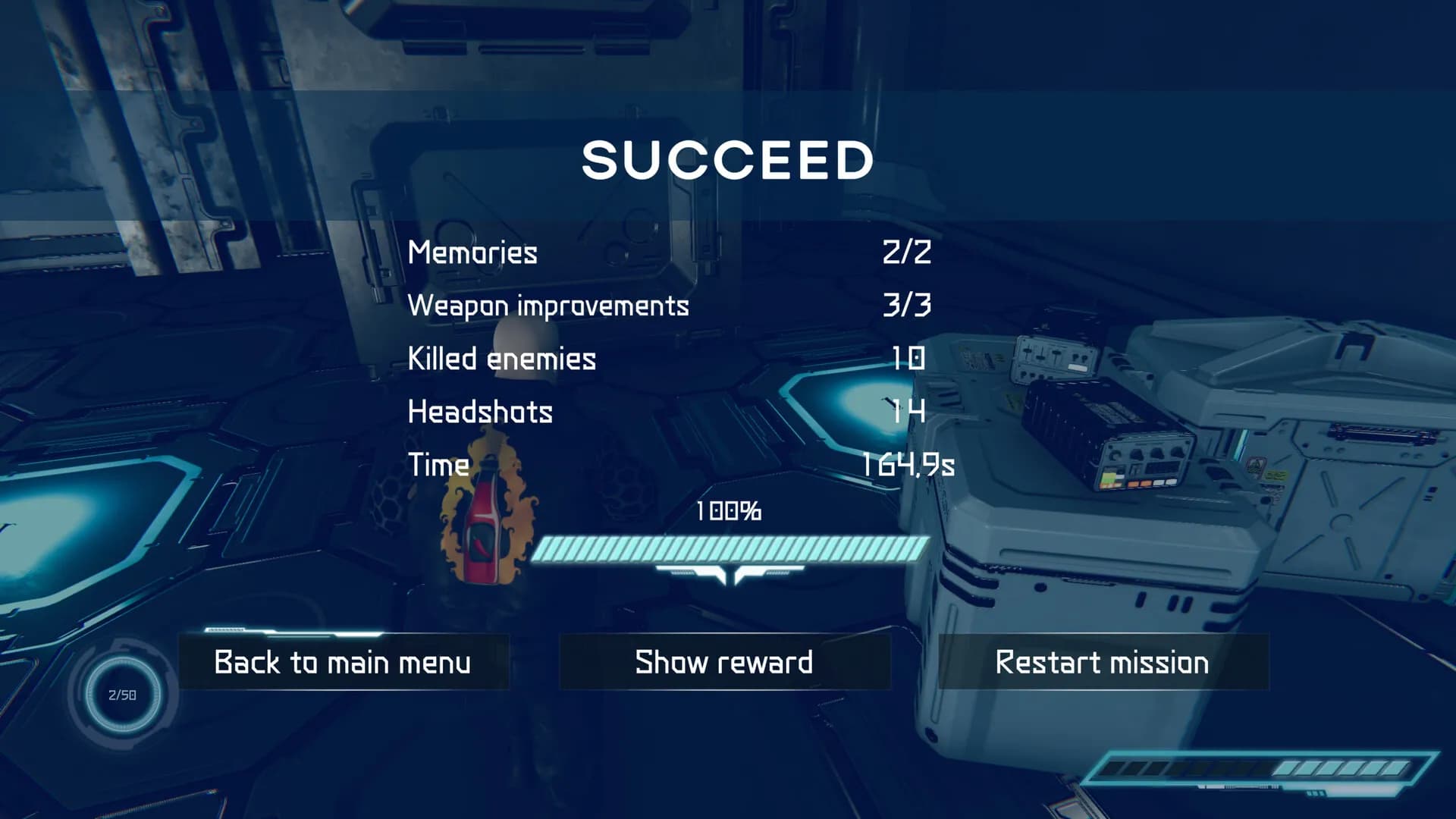Screen dimensions: 1456x819
Task: Select the Show reward menu option
Action: tap(723, 662)
